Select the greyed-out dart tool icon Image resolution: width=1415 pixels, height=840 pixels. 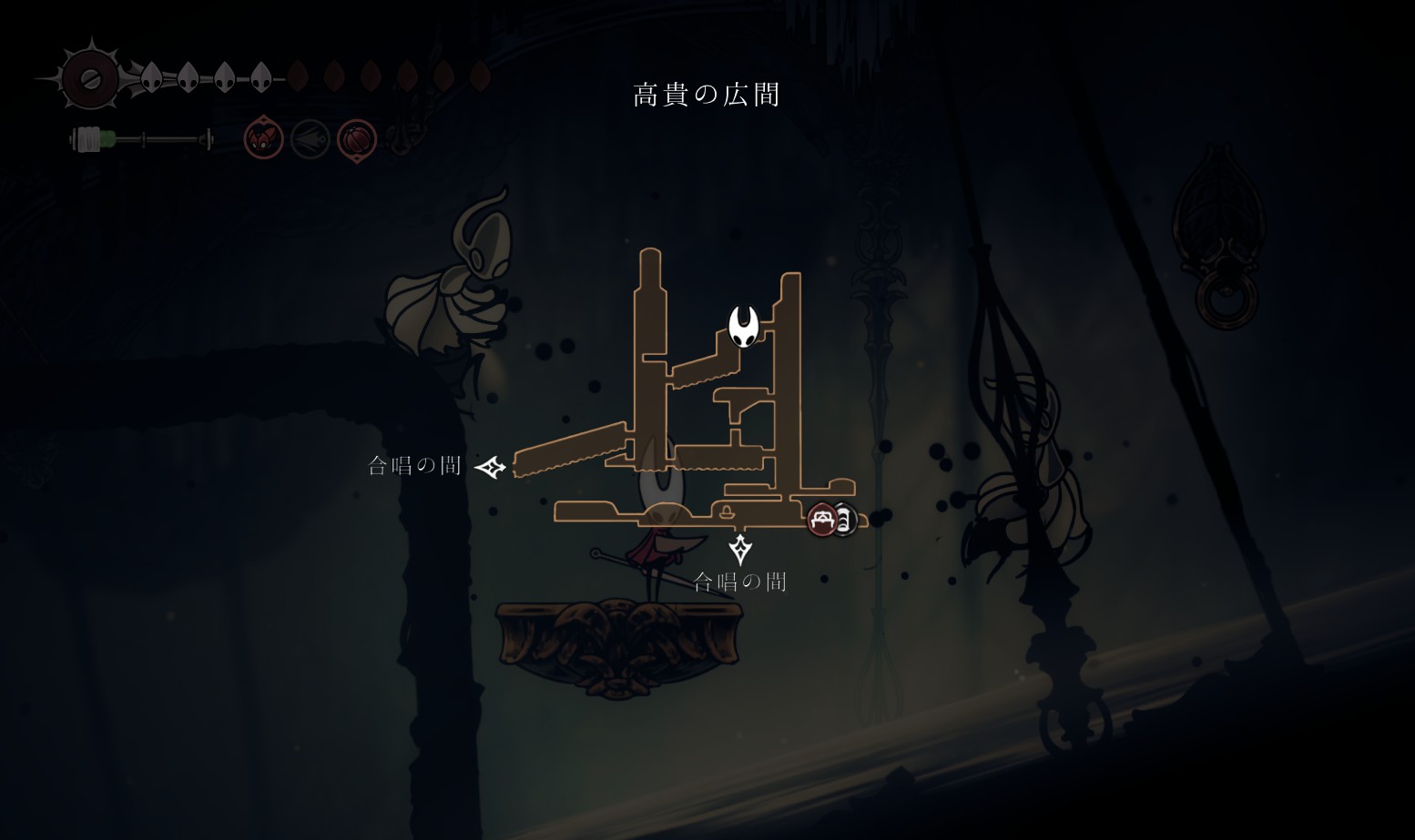[x=310, y=140]
